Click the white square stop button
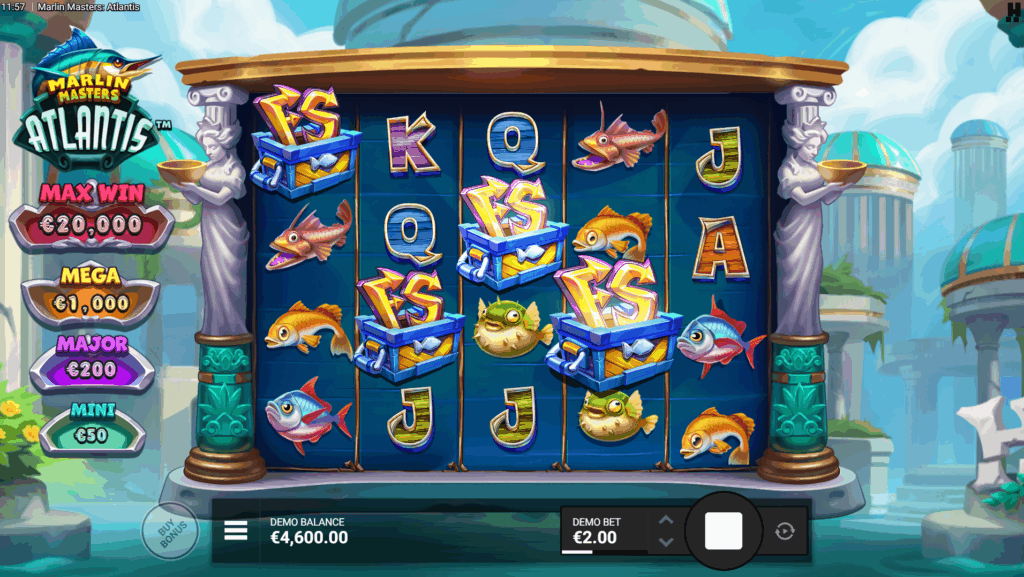 pyautogui.click(x=723, y=531)
